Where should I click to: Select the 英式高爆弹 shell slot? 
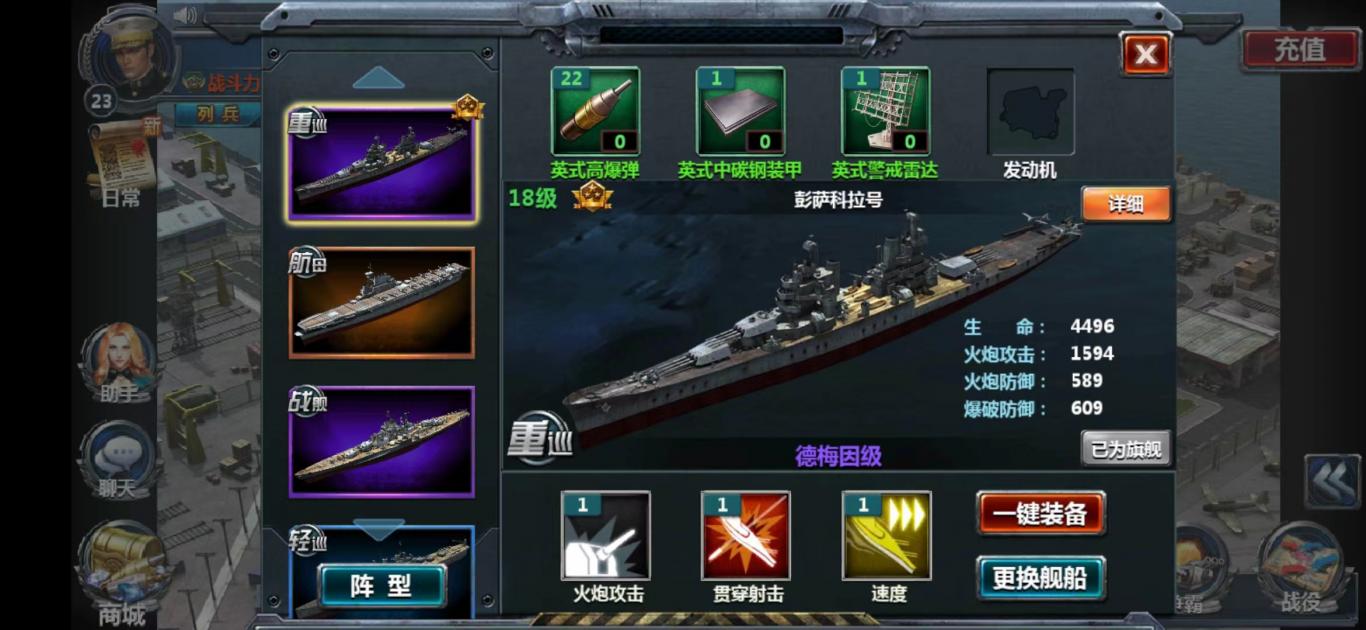[595, 111]
